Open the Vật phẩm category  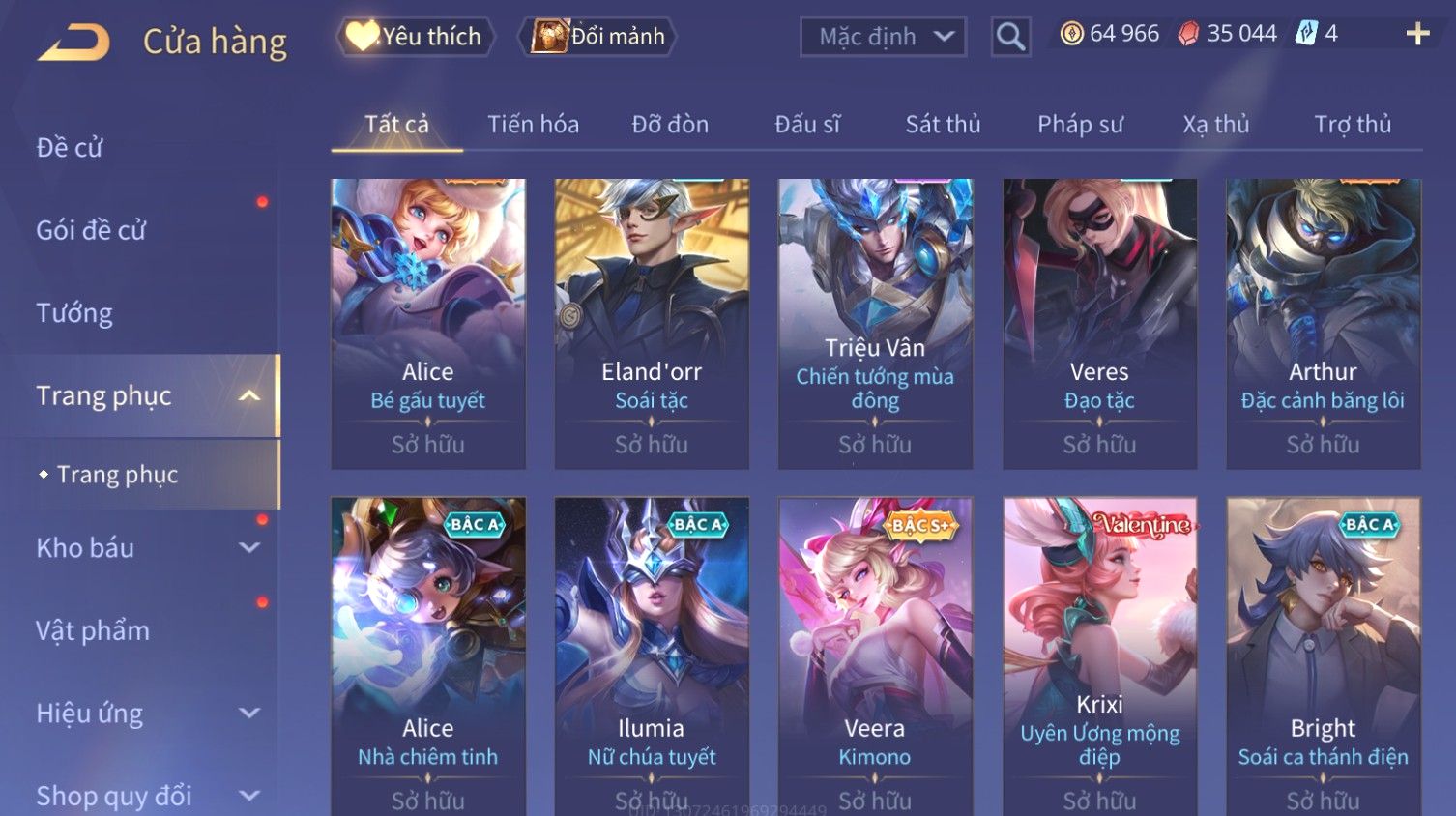coord(93,630)
